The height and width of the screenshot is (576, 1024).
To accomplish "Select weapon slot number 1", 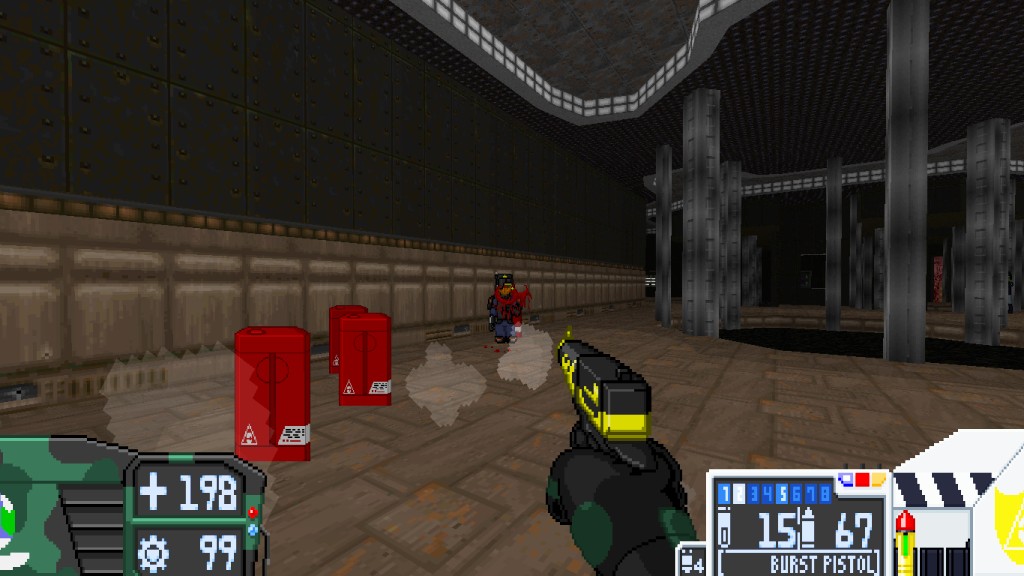I will (x=724, y=494).
